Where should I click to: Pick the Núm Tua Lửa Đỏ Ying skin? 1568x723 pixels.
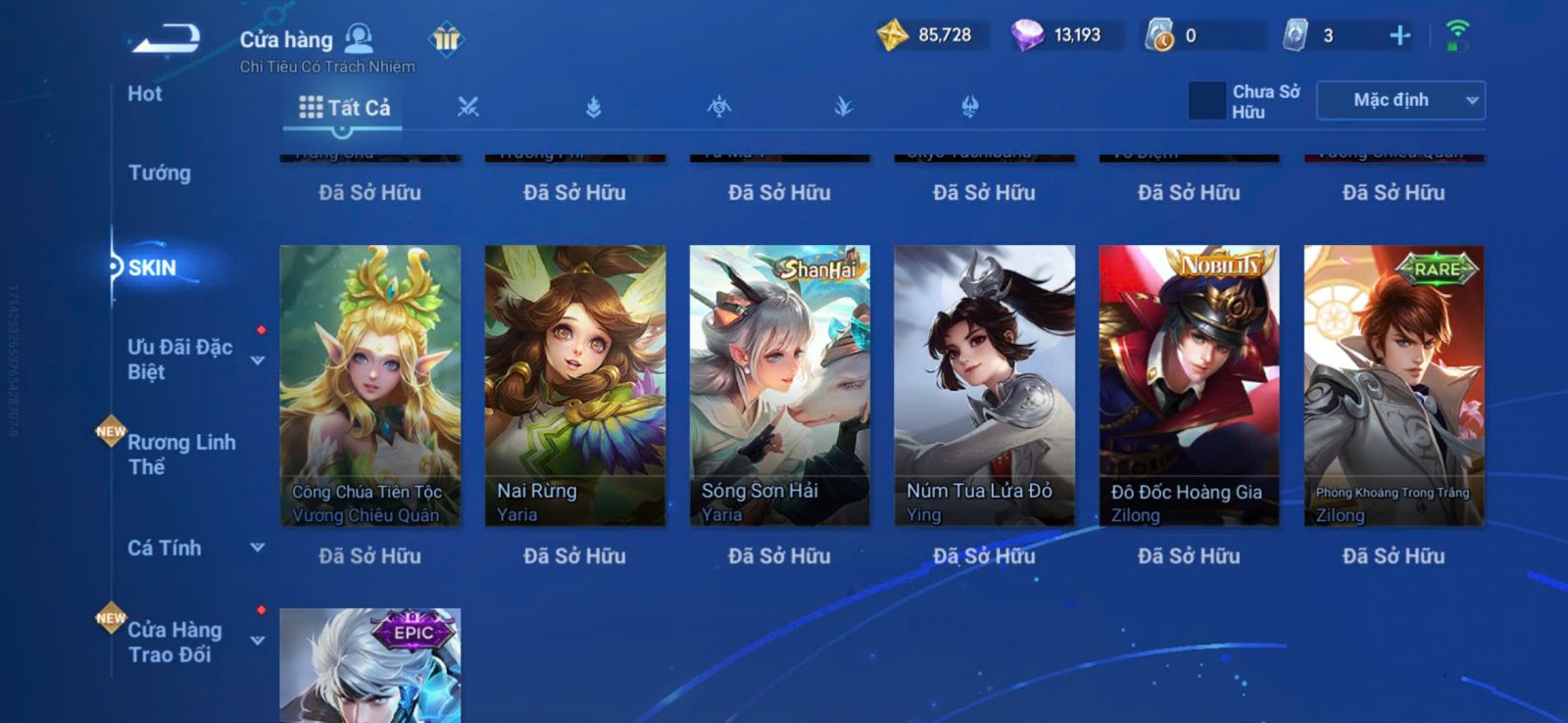[984, 385]
